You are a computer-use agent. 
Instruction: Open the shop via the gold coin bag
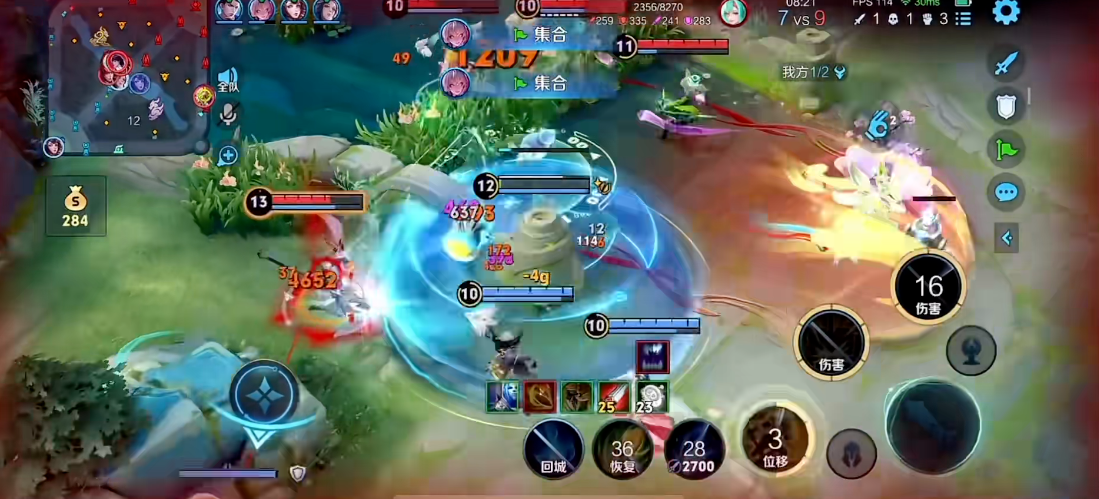point(75,205)
